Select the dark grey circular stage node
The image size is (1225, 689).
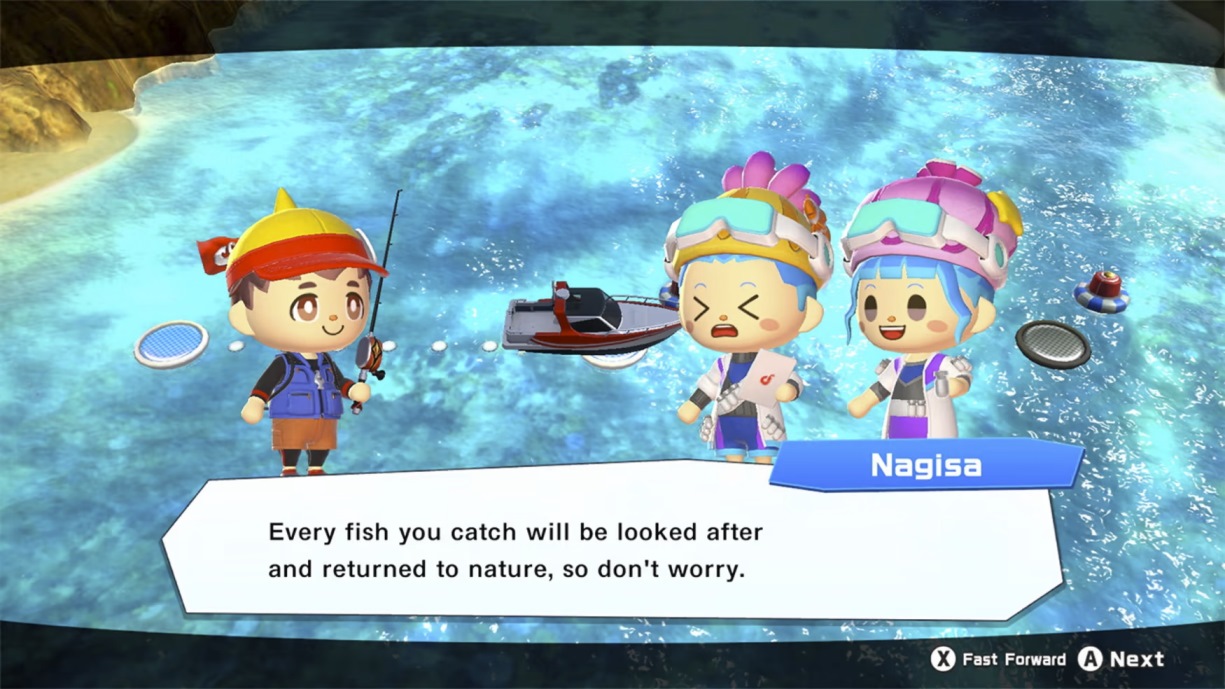1053,343
